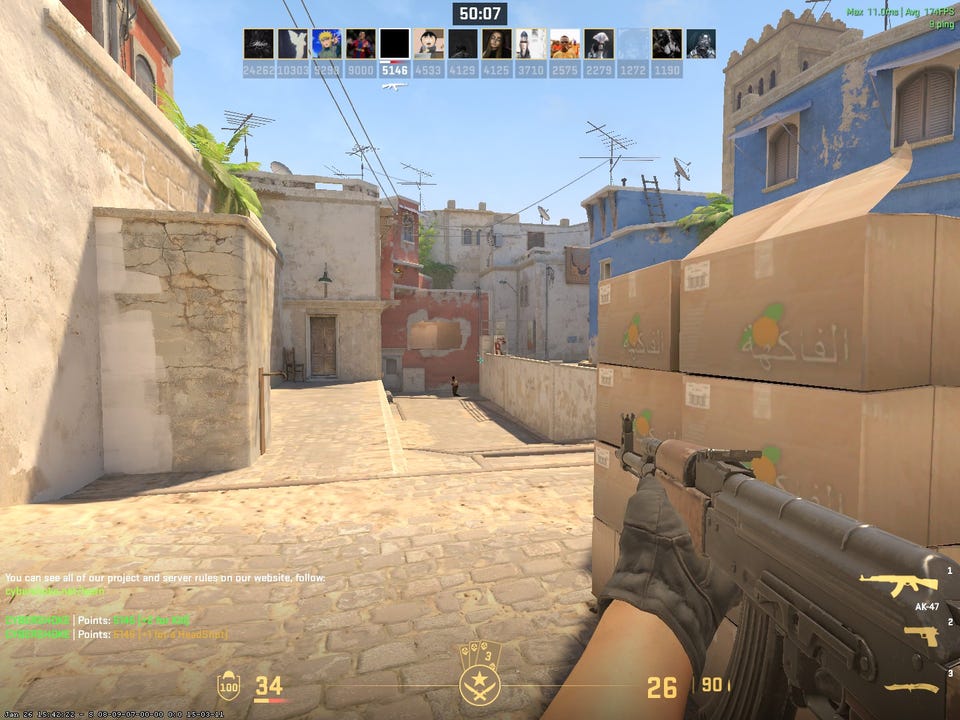The width and height of the screenshot is (960, 720).
Task: Select the top-scoring player avatar with 24262 points
Action: click(x=258, y=44)
